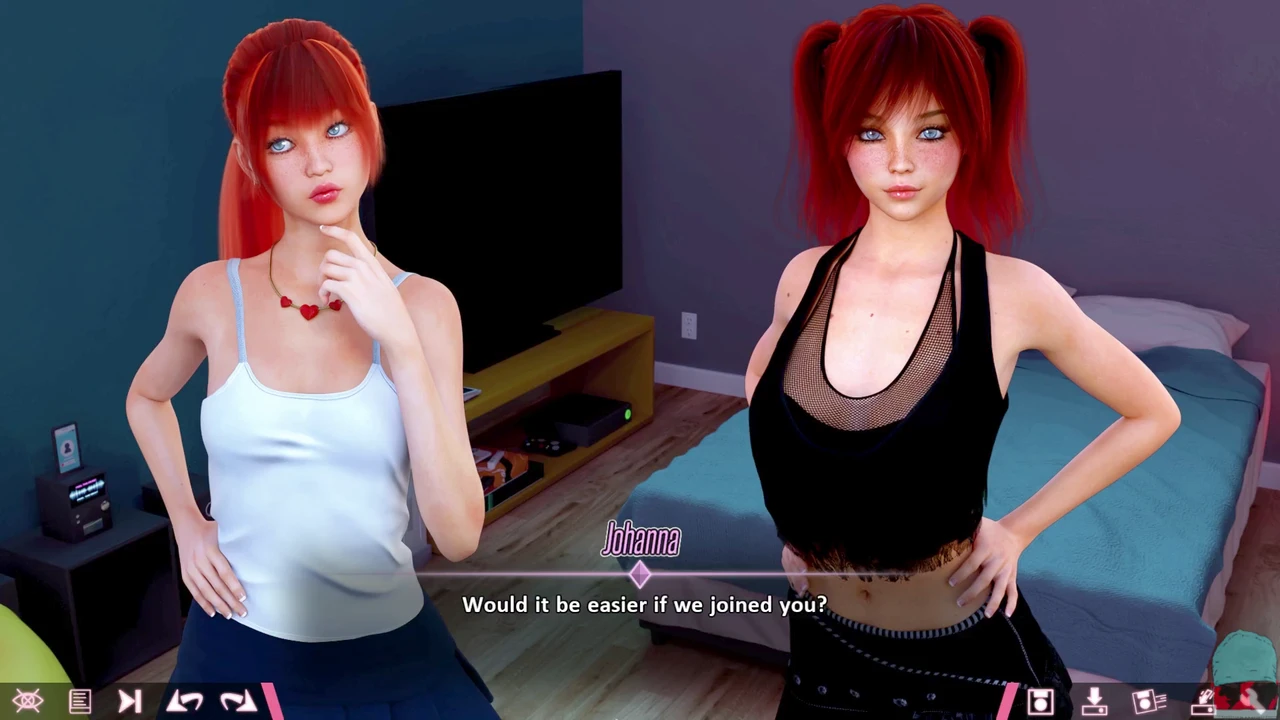Skip ahead with the skip button
Viewport: 1280px width, 720px height.
coord(130,701)
